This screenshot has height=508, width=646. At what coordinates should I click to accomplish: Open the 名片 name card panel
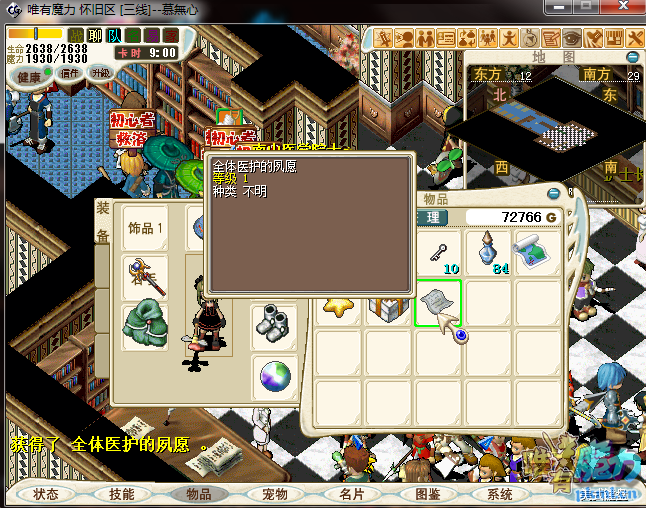[351, 494]
